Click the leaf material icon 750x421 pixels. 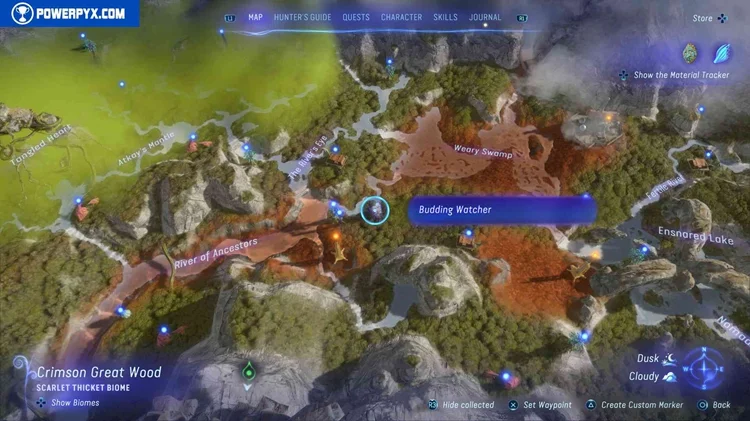tap(690, 53)
